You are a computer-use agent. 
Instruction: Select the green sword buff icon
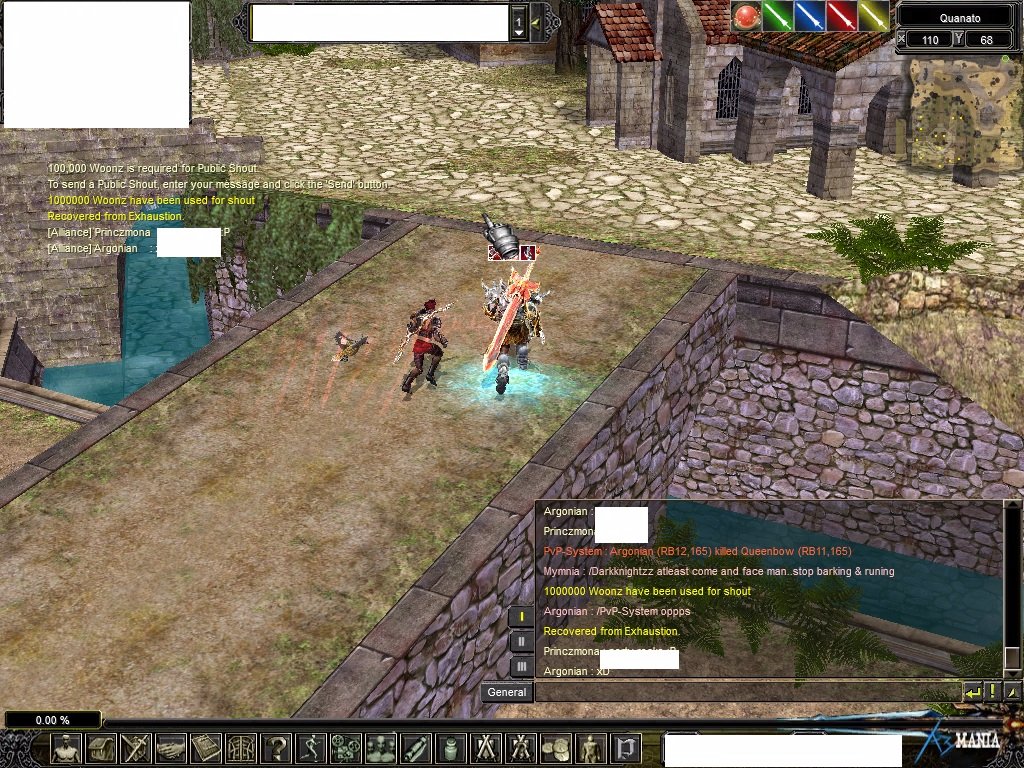777,16
